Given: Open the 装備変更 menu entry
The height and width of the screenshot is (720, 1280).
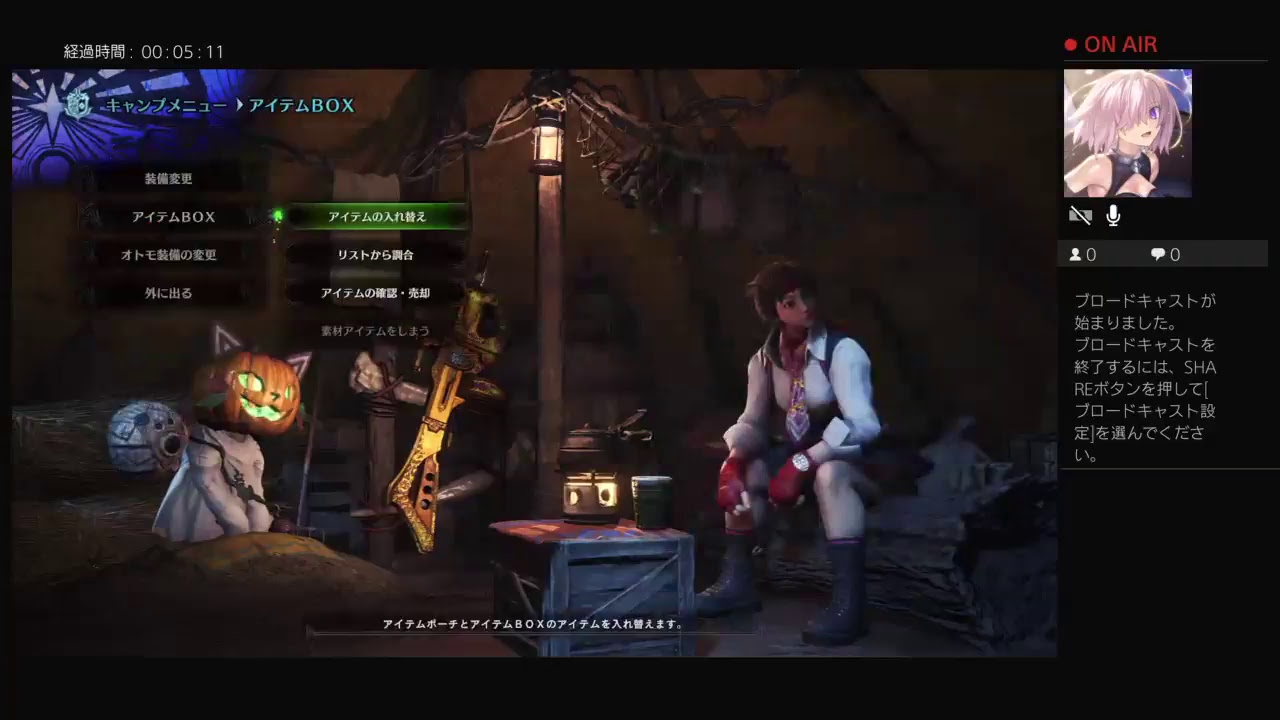Looking at the screenshot, I should click(168, 179).
